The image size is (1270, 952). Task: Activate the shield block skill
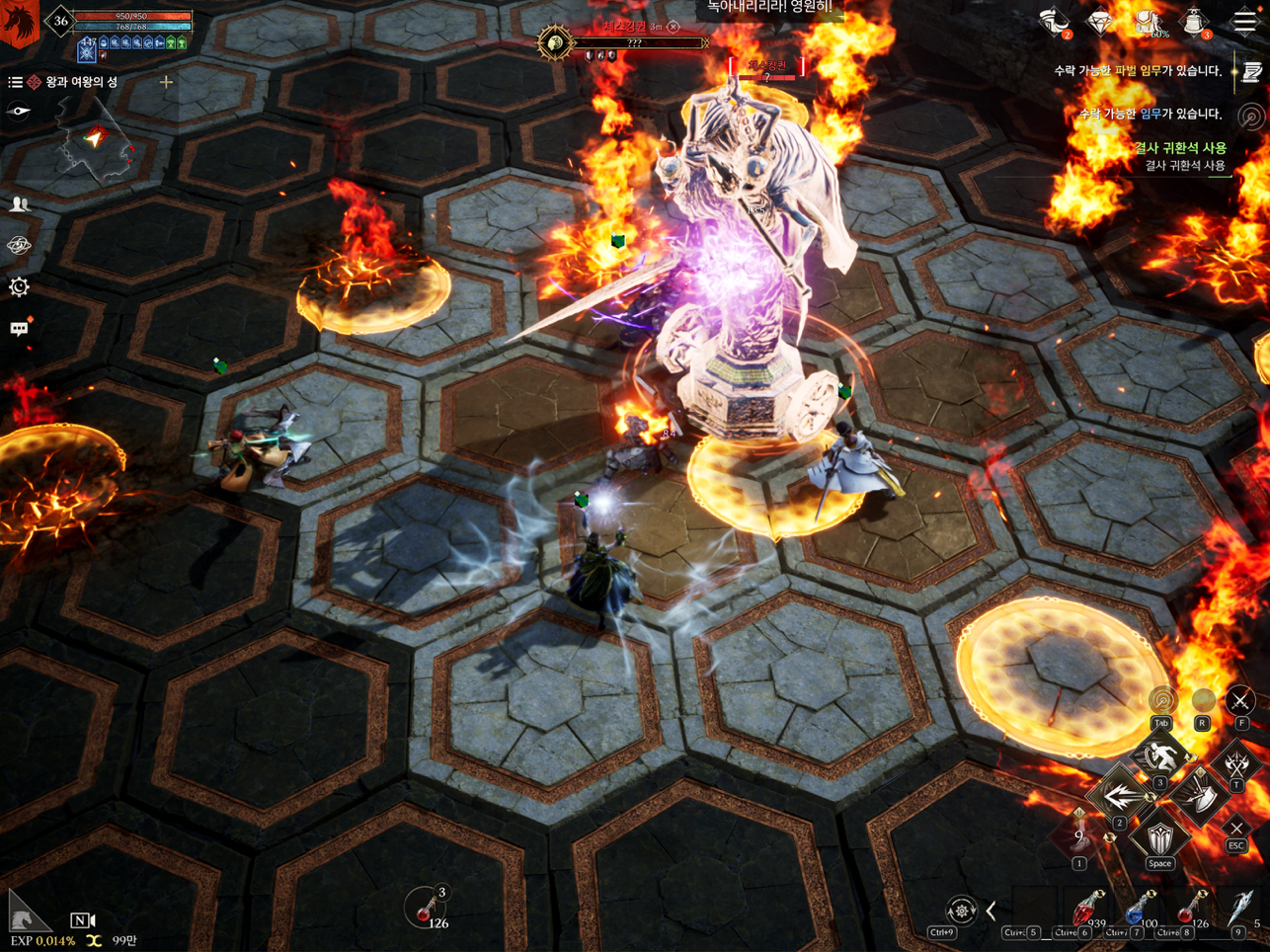1159,838
